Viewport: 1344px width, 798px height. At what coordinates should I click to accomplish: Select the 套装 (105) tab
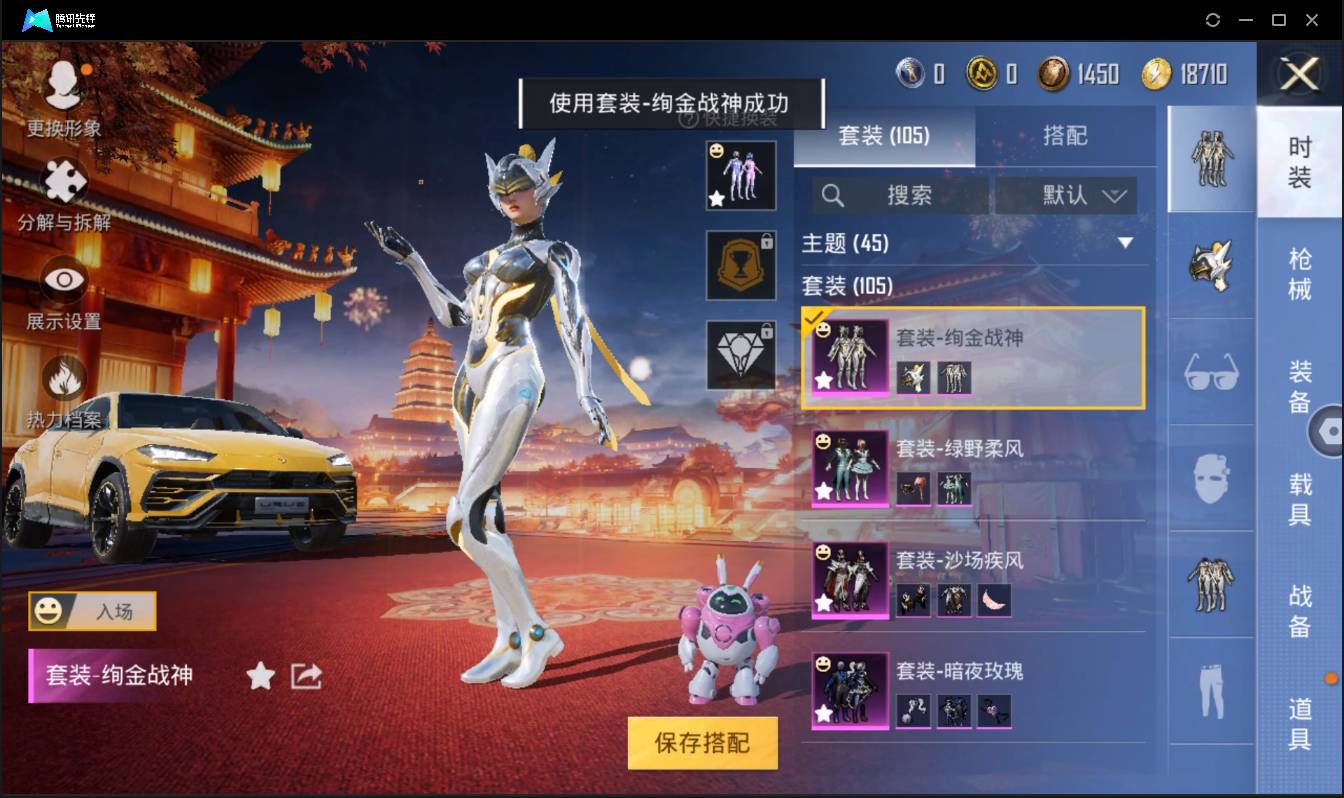[884, 137]
